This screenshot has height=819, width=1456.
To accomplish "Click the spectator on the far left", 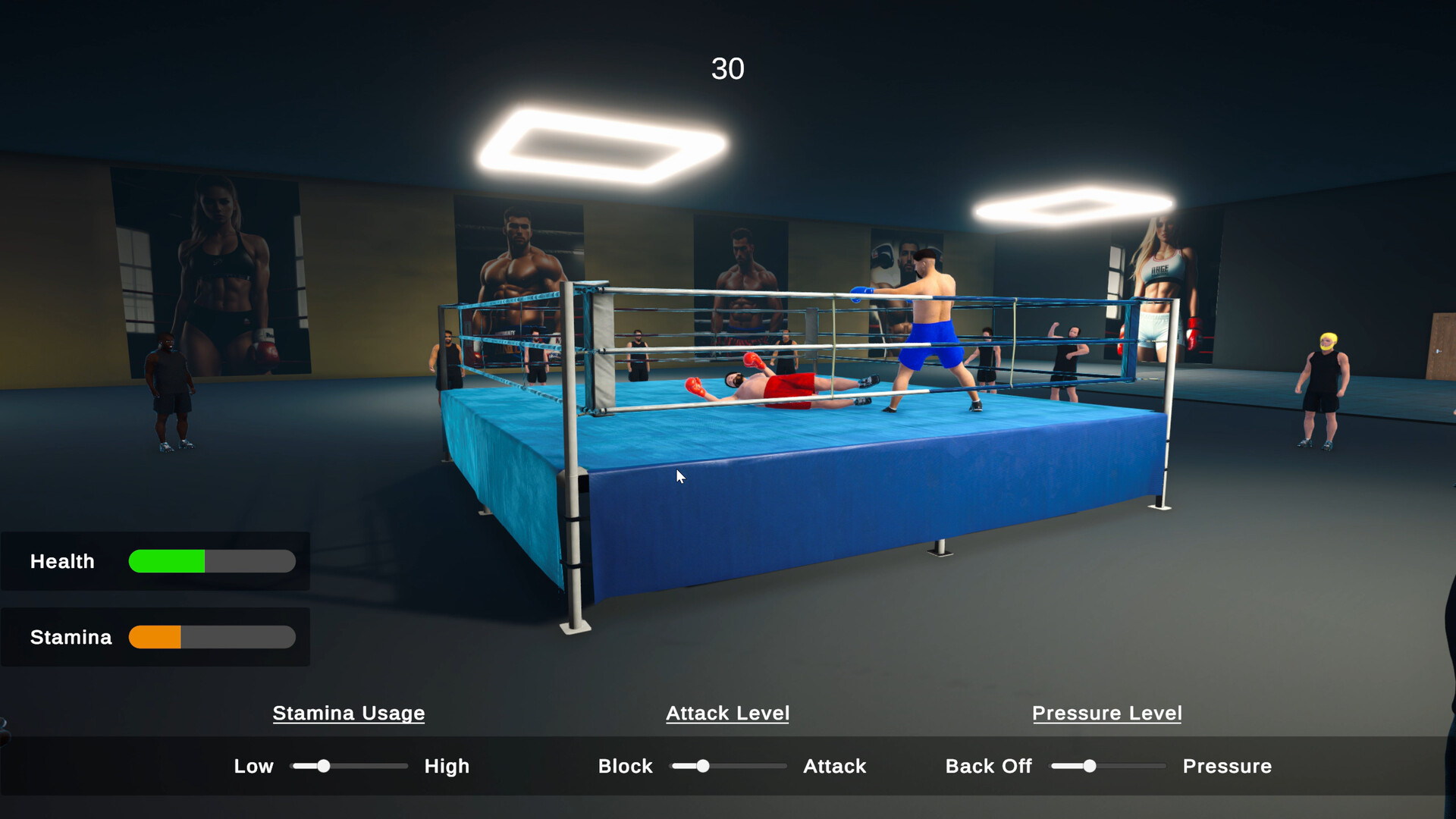I will (168, 387).
